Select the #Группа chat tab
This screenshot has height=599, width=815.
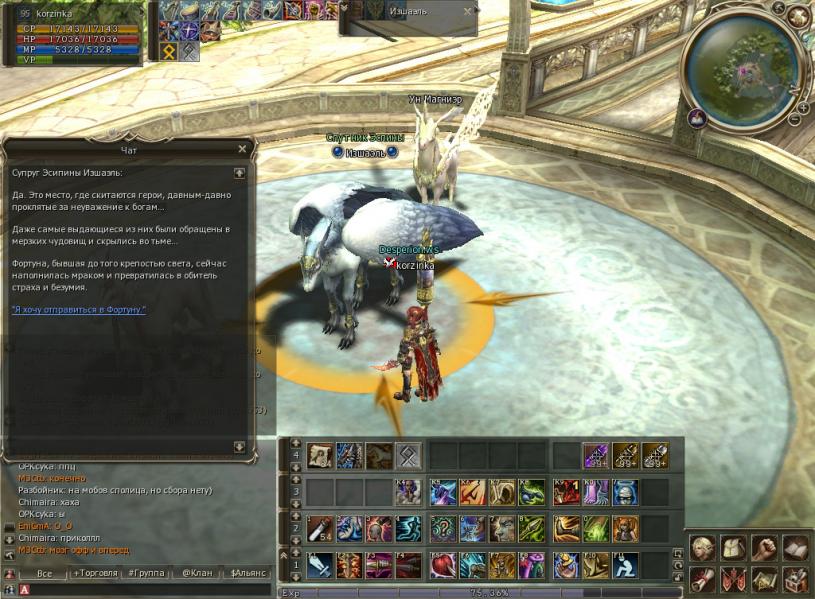point(145,574)
